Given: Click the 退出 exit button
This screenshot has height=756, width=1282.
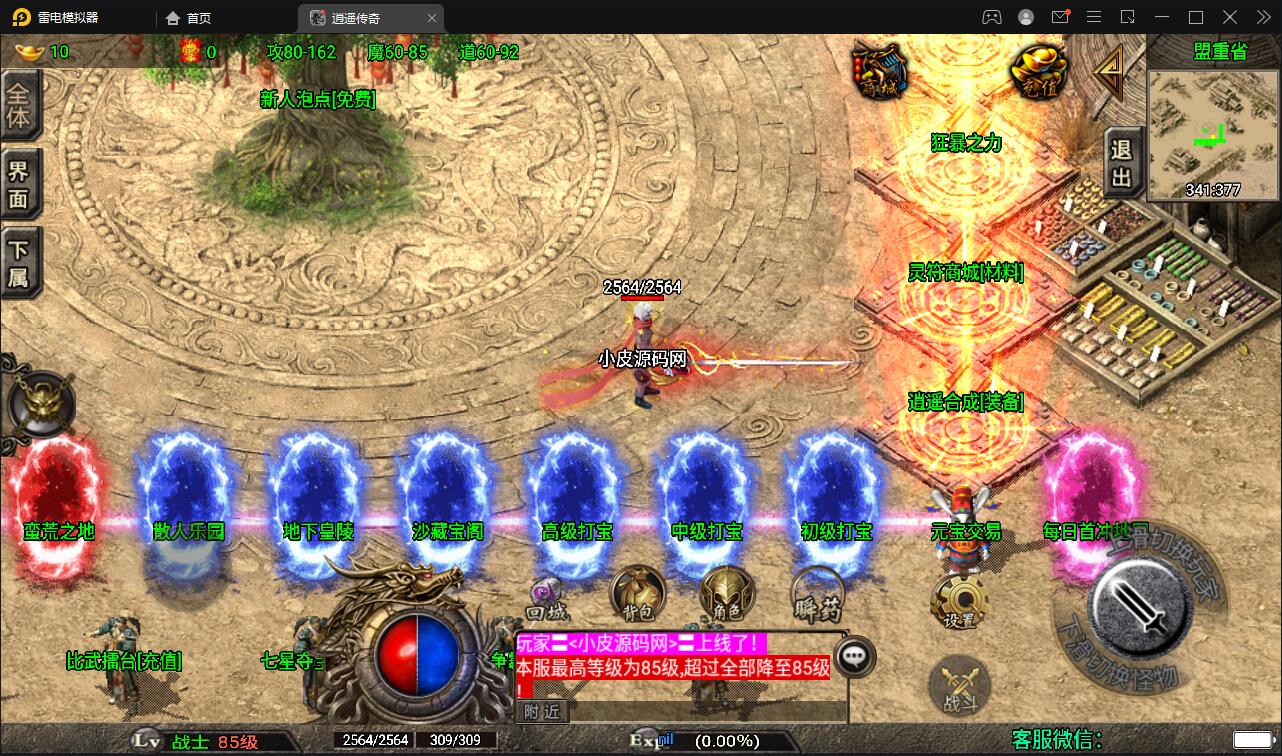Looking at the screenshot, I should pos(1122,163).
